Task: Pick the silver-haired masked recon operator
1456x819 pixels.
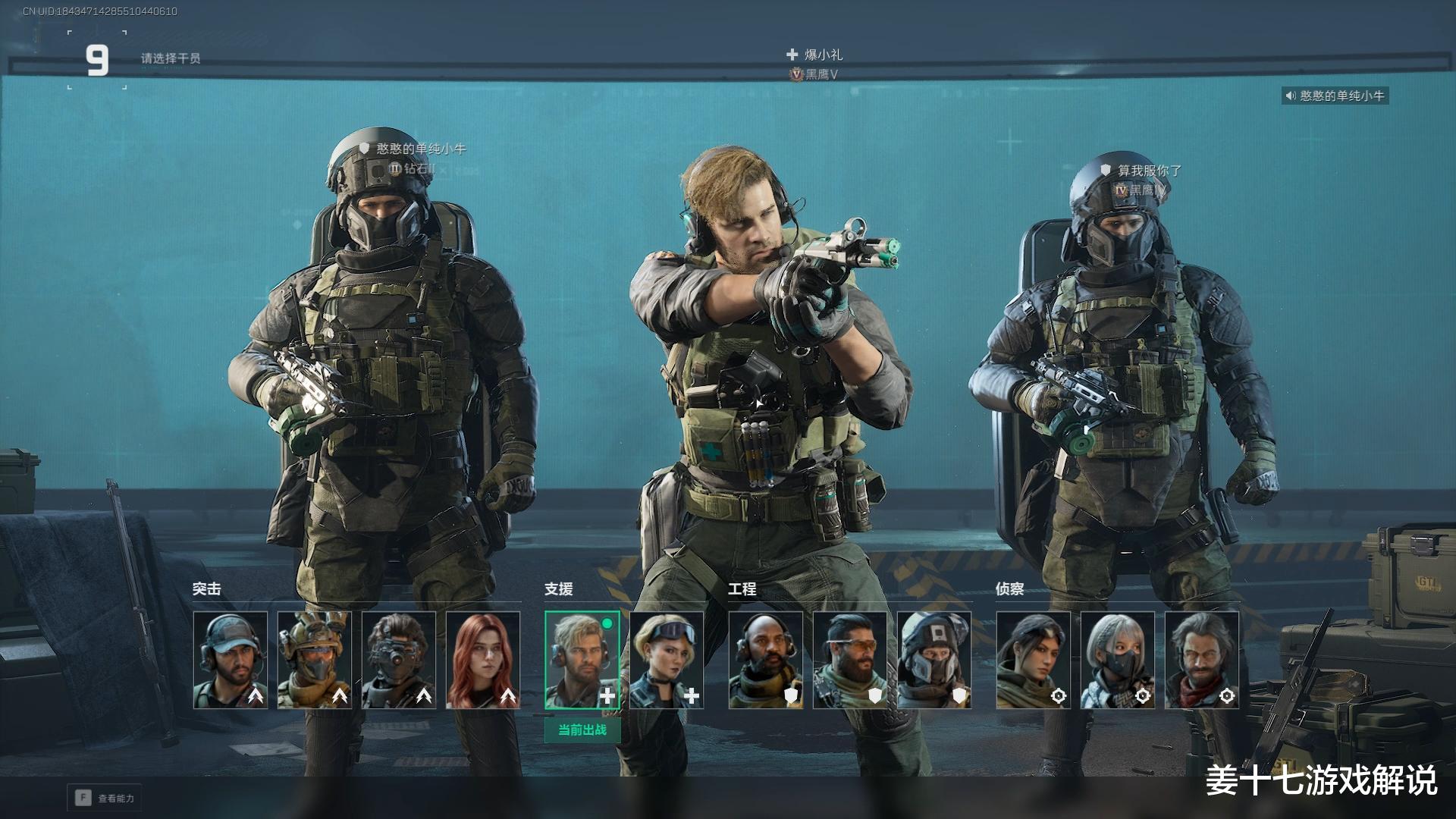Action: click(1118, 660)
